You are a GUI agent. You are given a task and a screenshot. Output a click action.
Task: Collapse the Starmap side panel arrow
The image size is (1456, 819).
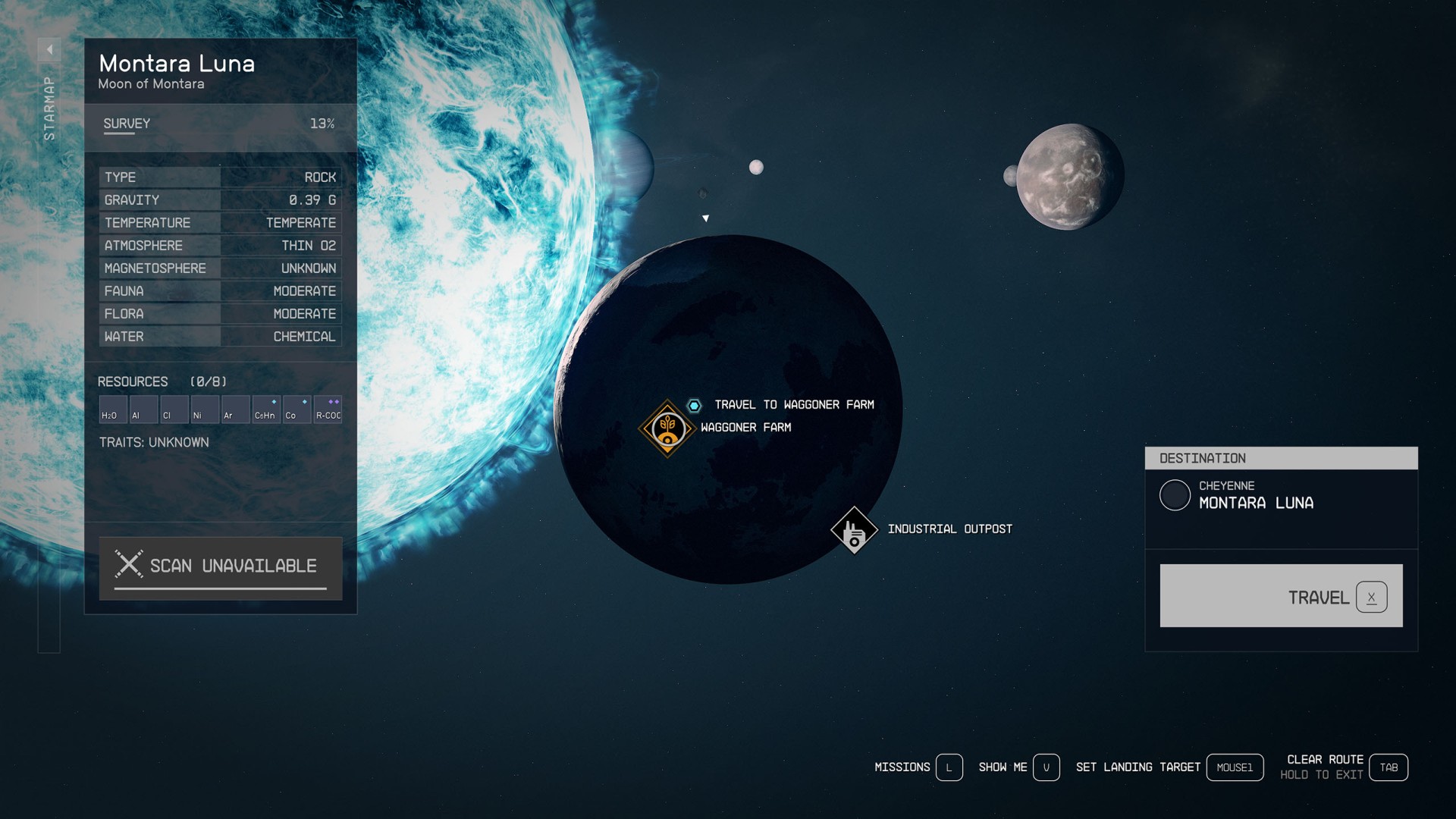(x=49, y=50)
